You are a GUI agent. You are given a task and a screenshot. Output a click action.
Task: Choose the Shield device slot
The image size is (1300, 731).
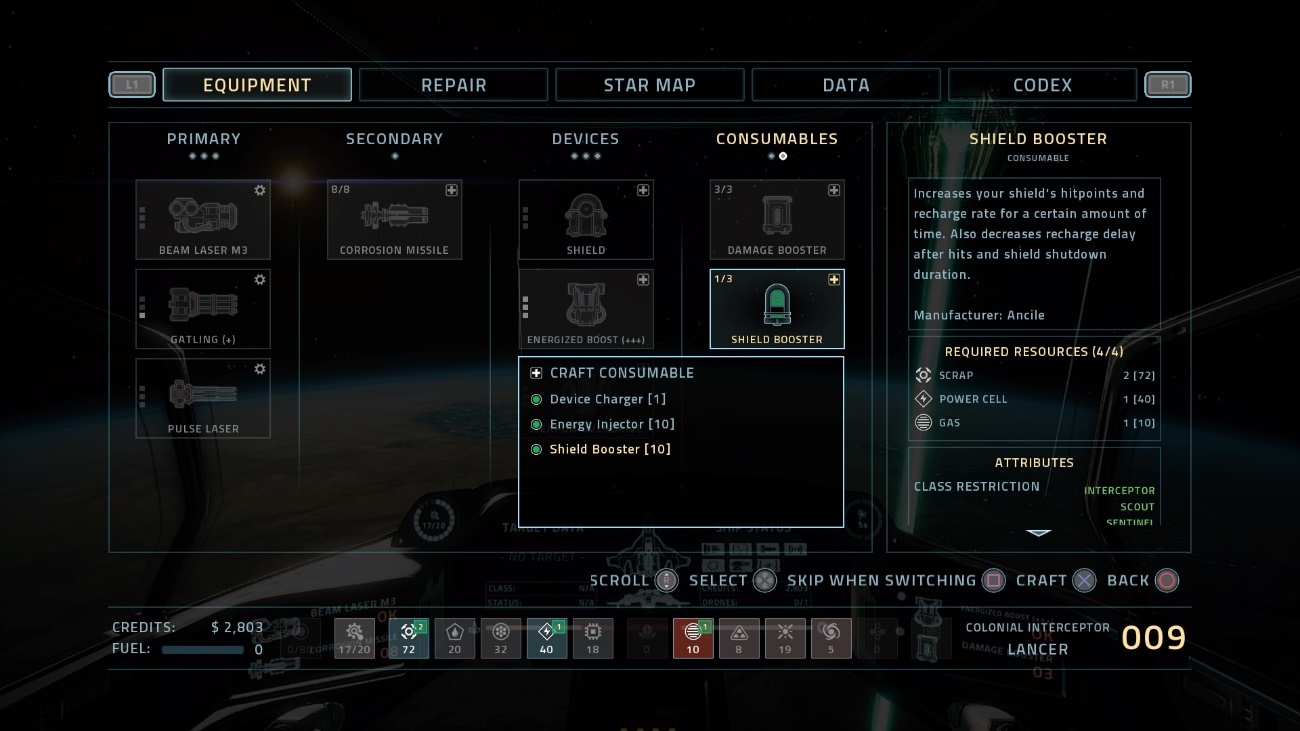point(586,219)
